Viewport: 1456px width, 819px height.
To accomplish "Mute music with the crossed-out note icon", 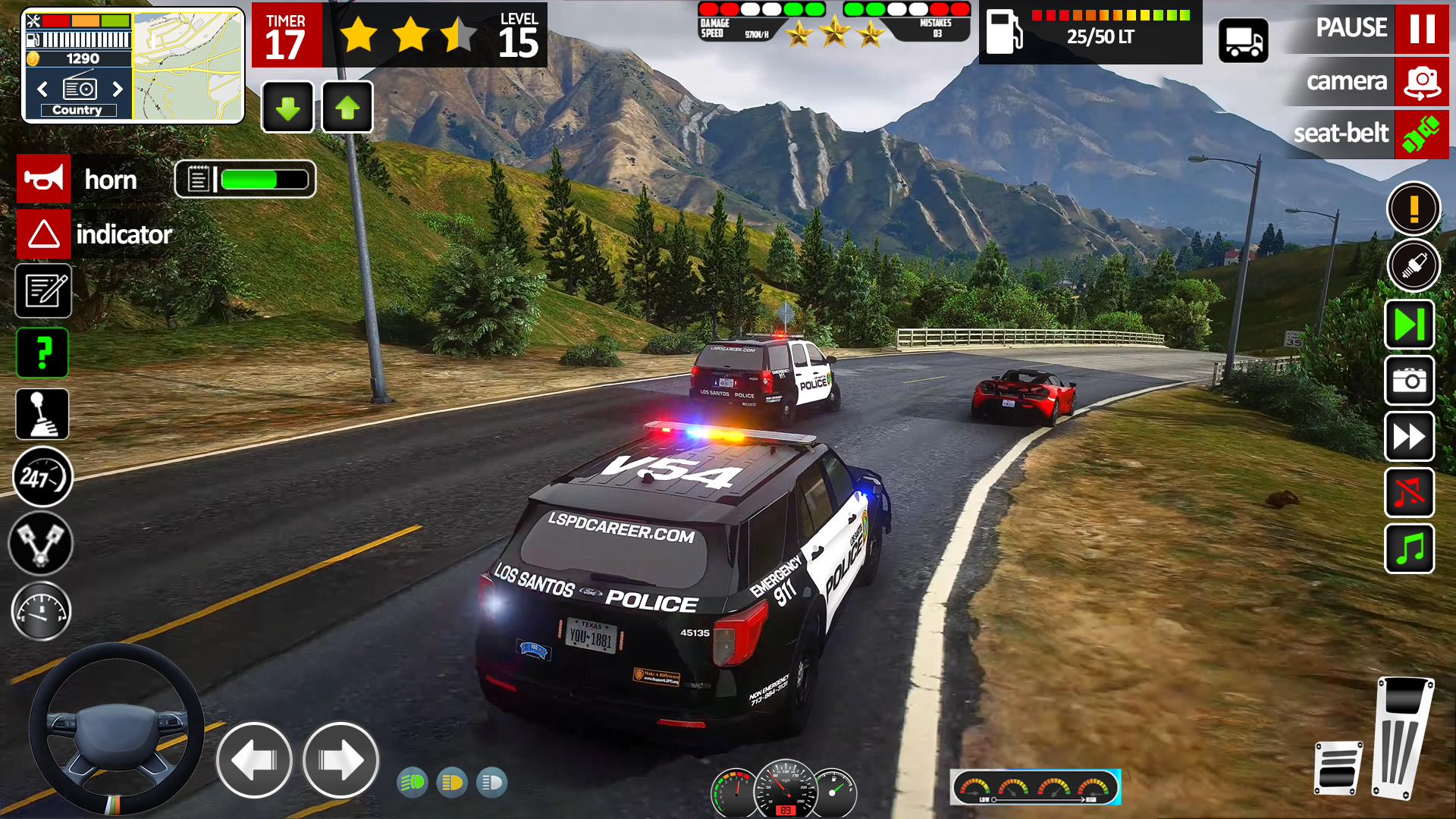I will 1409,493.
